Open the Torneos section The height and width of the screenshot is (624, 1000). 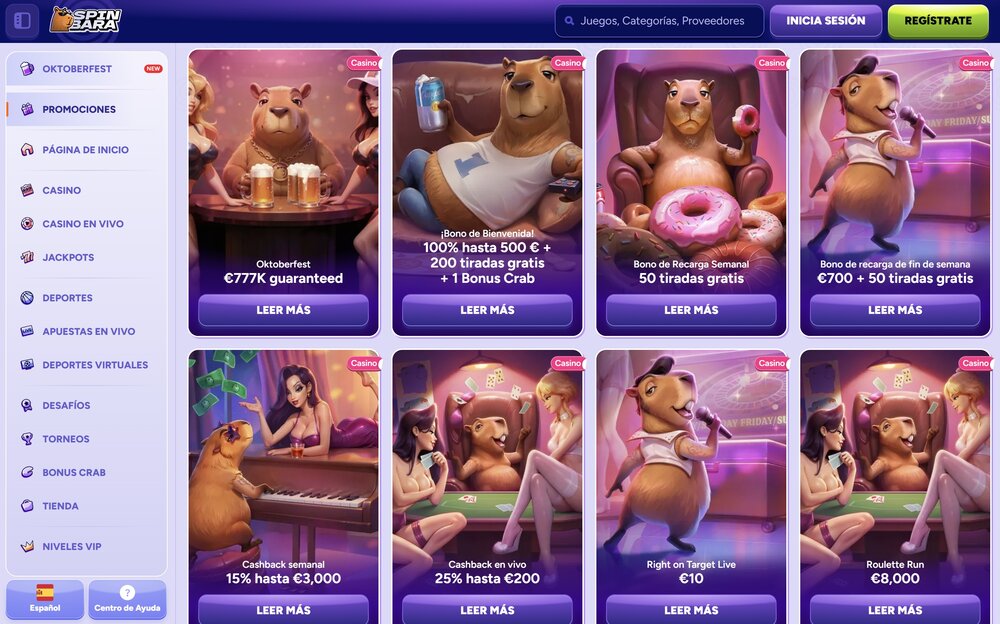[65, 439]
